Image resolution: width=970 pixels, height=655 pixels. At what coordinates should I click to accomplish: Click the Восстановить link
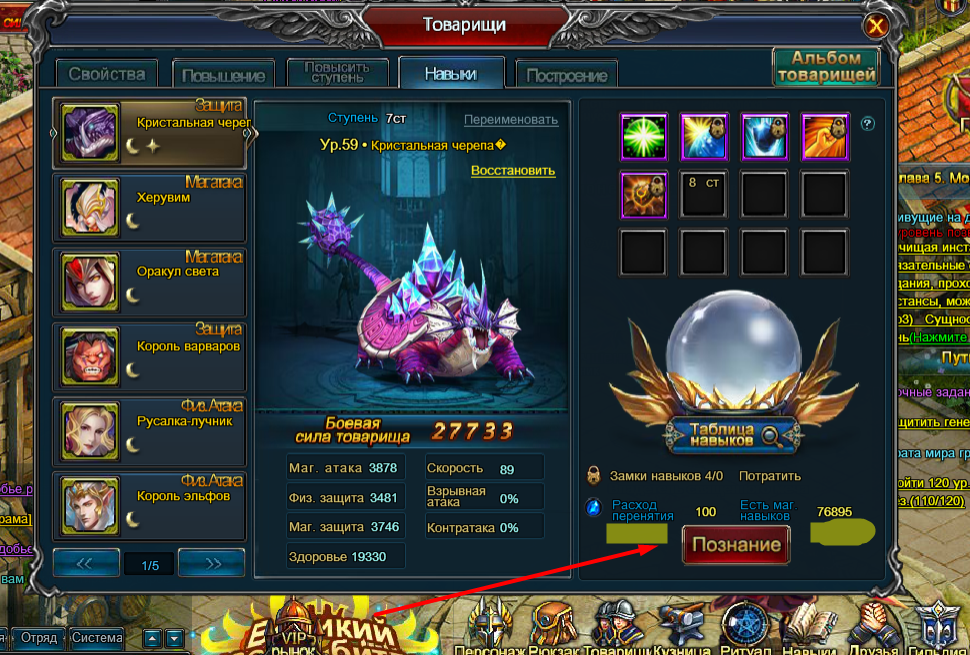[x=512, y=170]
